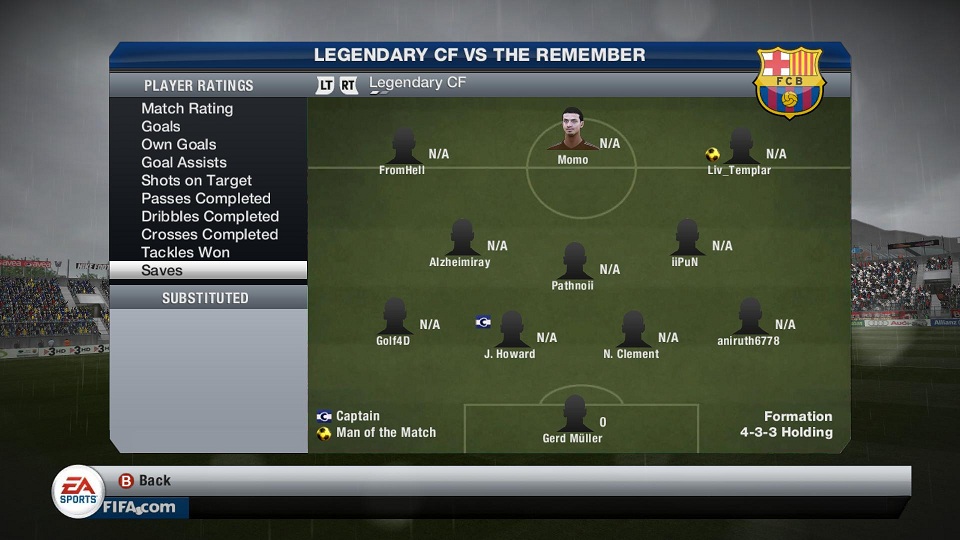The image size is (960, 540).
Task: Show Goal Assists statistics
Action: coord(184,163)
